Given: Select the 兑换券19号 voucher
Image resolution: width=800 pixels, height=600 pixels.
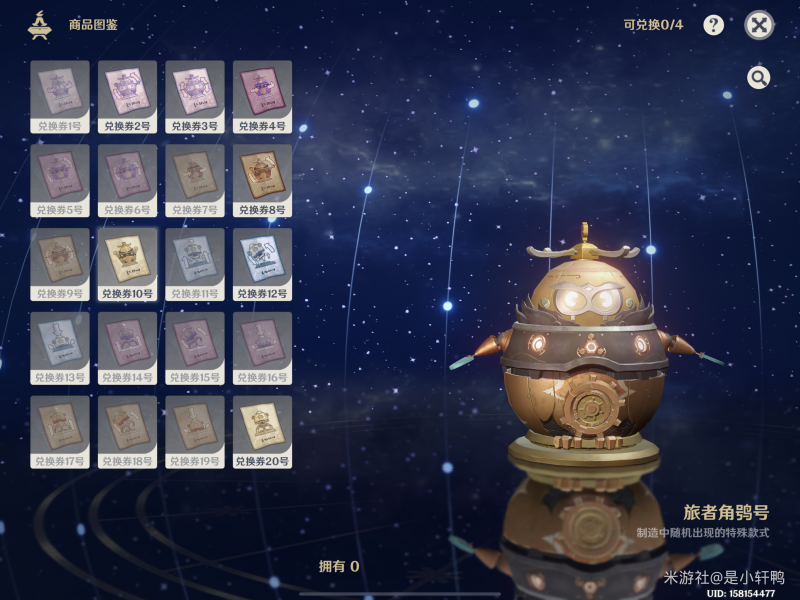Looking at the screenshot, I should click(x=195, y=433).
